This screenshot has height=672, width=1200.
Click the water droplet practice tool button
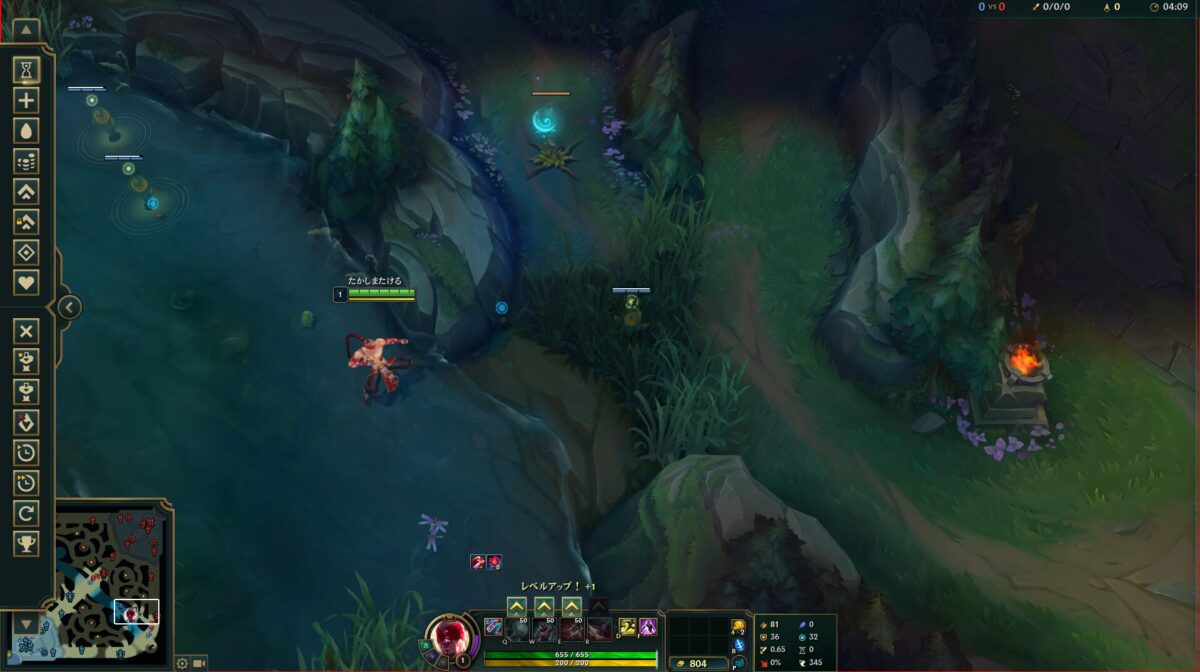pos(26,130)
